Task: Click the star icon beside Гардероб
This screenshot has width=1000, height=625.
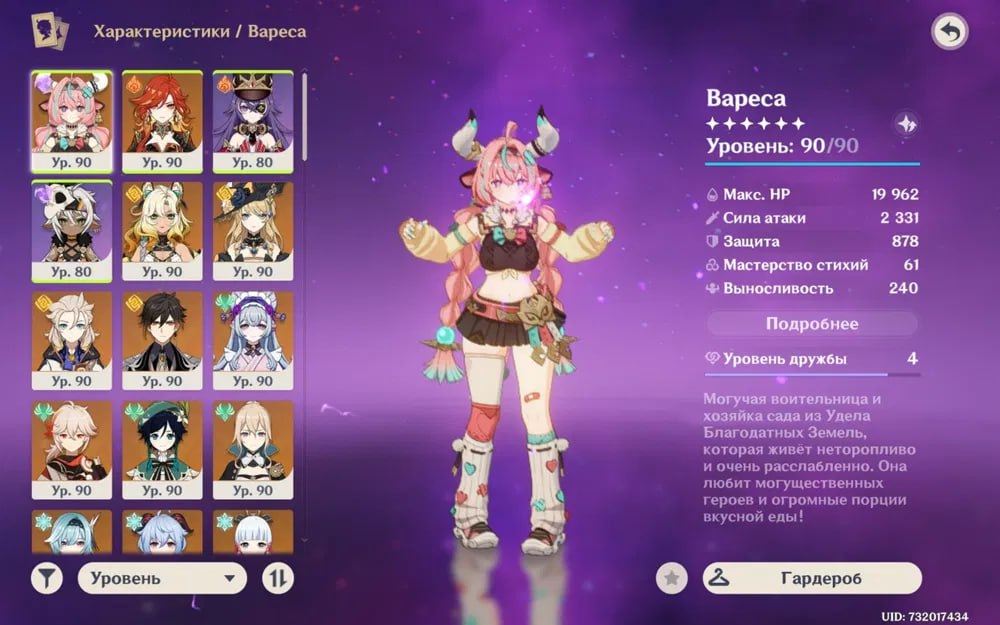Action: 671,578
